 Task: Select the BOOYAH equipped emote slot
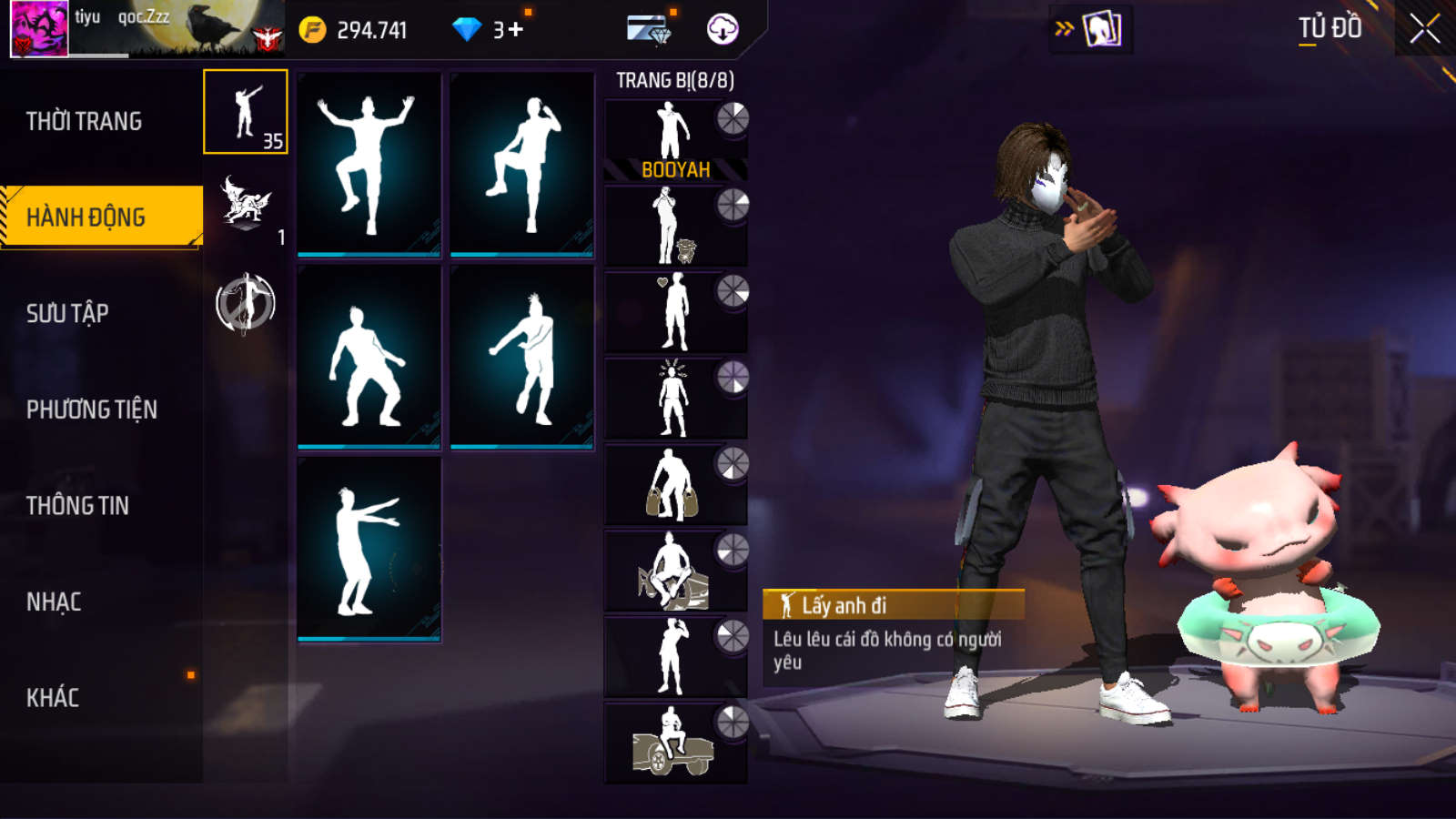[x=675, y=140]
